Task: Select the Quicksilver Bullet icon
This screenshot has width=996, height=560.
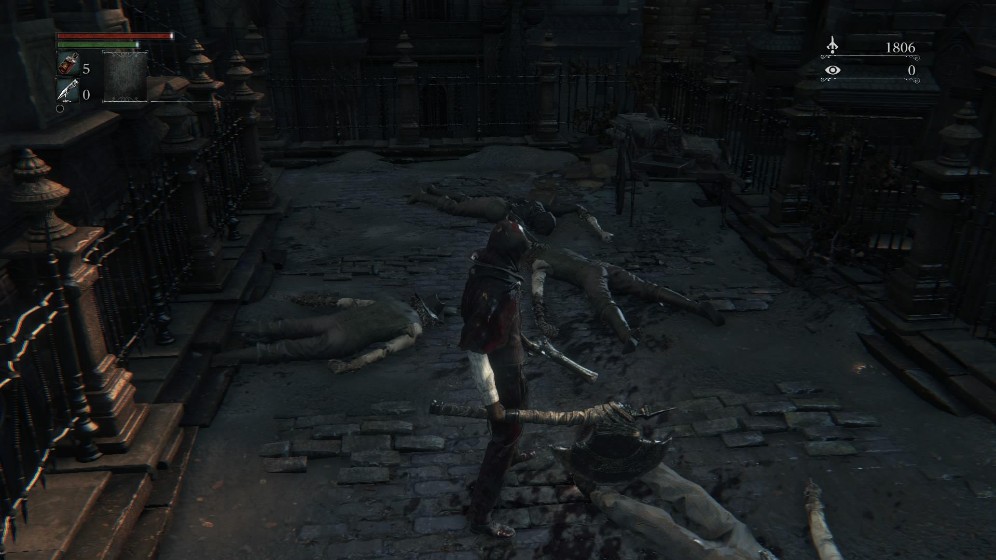Action: point(67,92)
